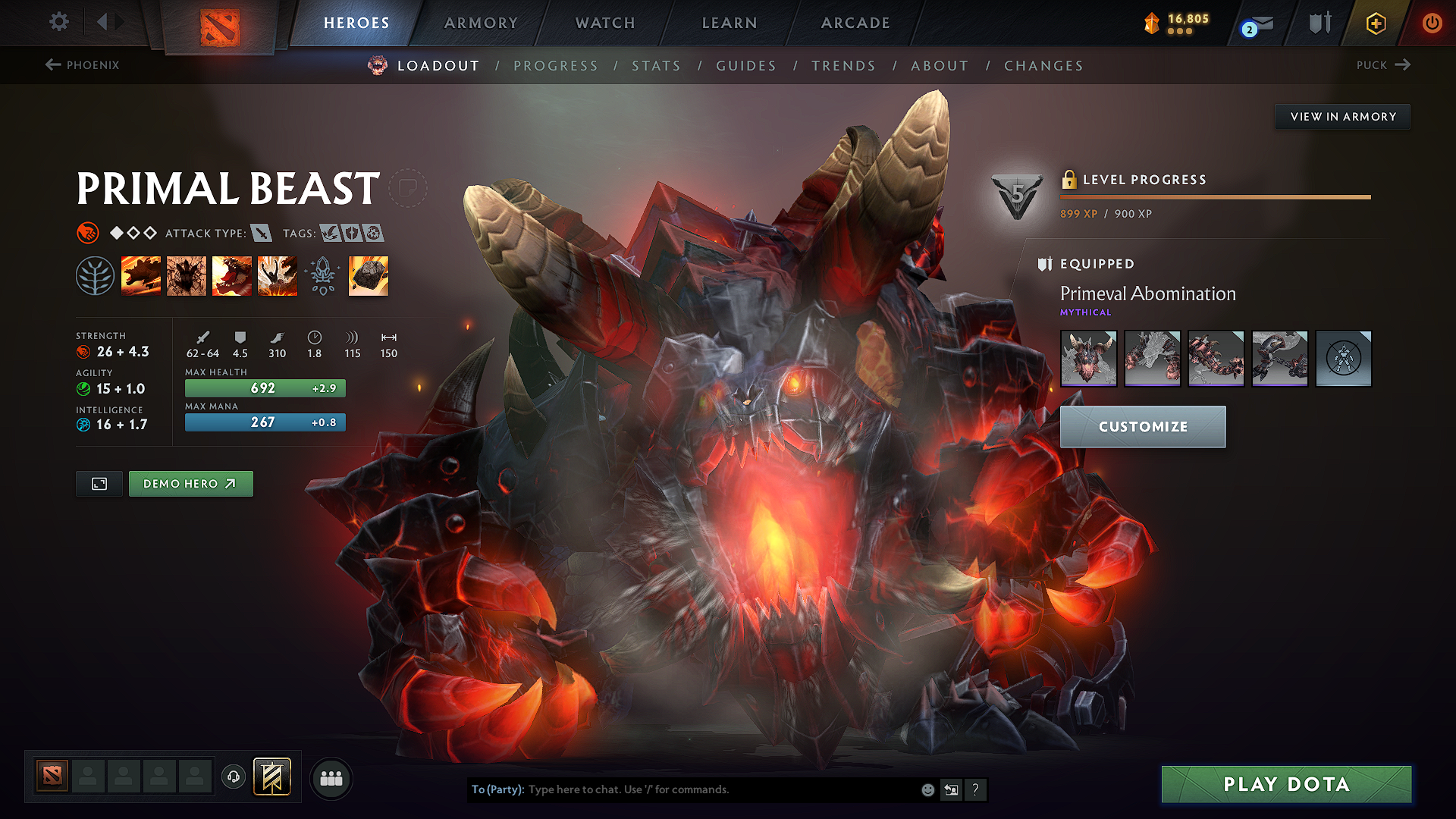Toggle the full body portrait view
Image resolution: width=1456 pixels, height=819 pixels.
click(99, 483)
